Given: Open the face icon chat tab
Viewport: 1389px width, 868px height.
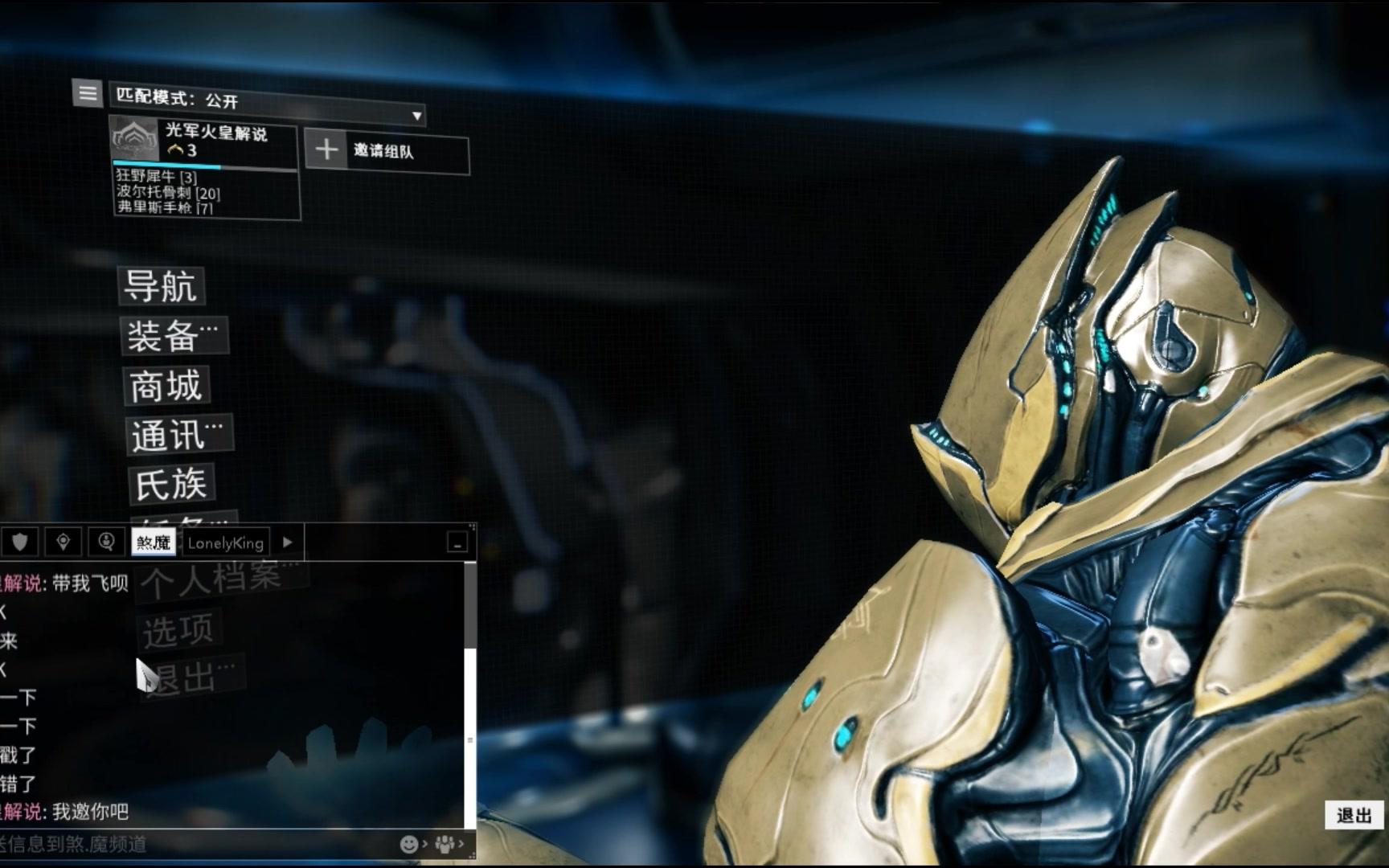Looking at the screenshot, I should click(106, 542).
